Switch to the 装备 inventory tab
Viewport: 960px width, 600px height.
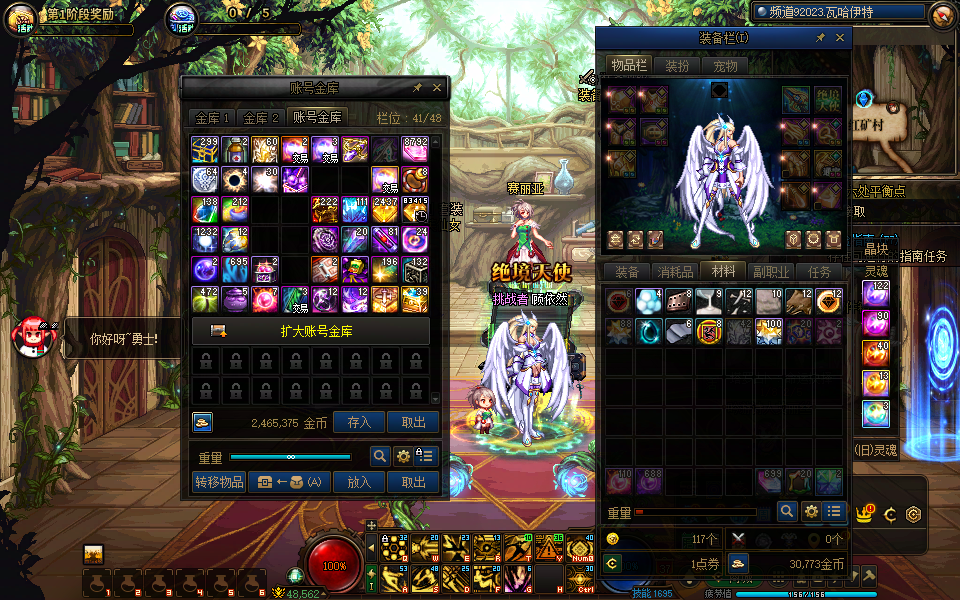coord(627,272)
